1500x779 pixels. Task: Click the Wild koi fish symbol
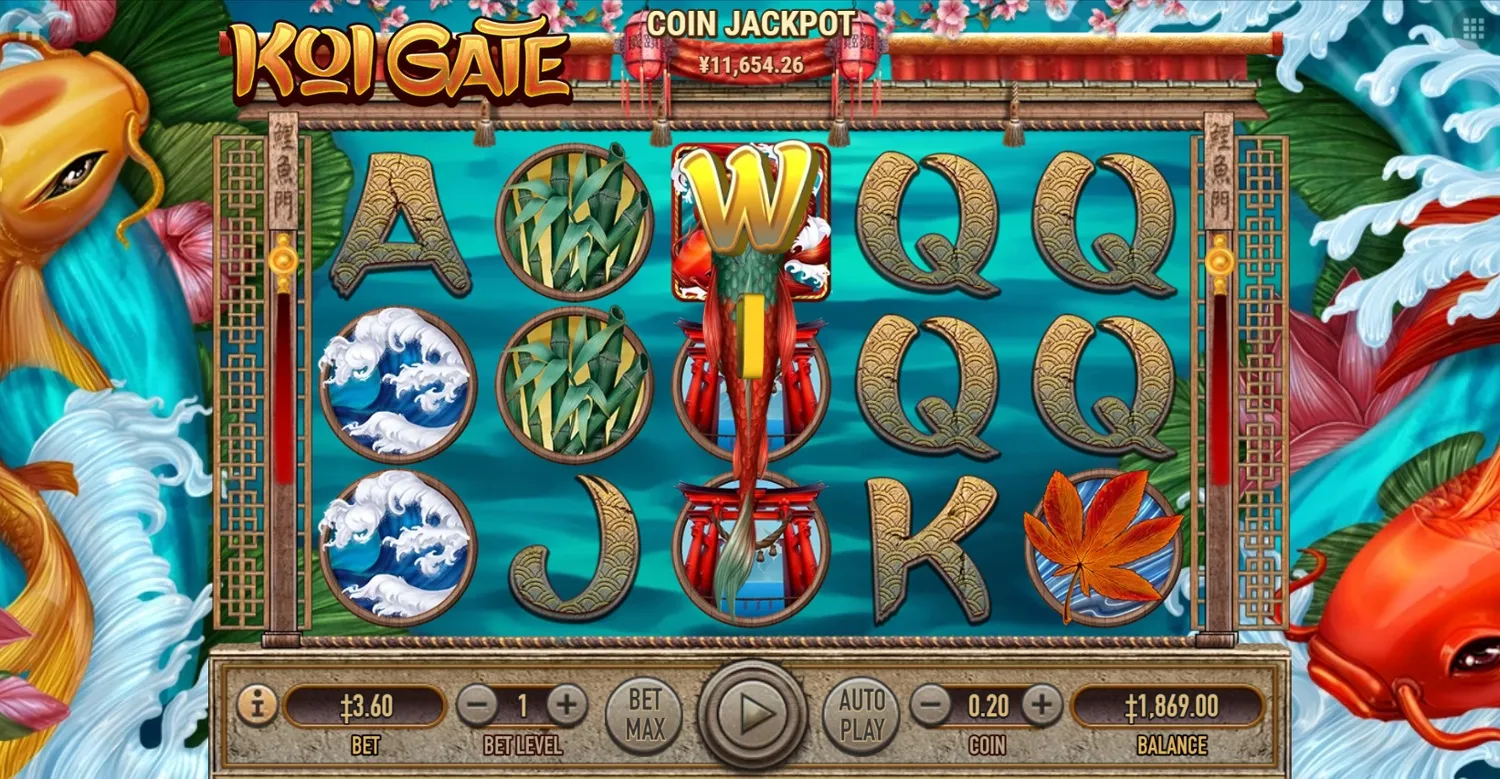748,220
